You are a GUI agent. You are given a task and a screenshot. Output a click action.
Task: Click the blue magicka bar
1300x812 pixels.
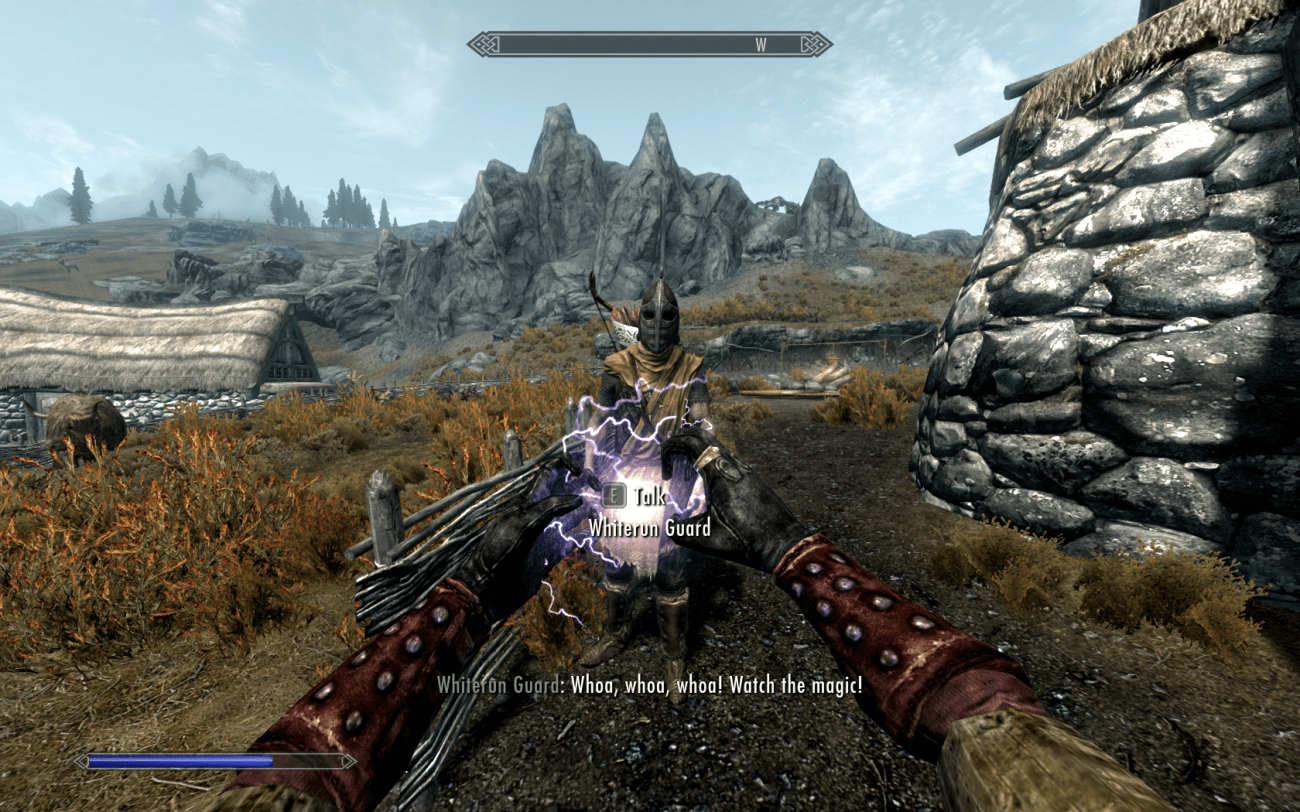[x=180, y=760]
